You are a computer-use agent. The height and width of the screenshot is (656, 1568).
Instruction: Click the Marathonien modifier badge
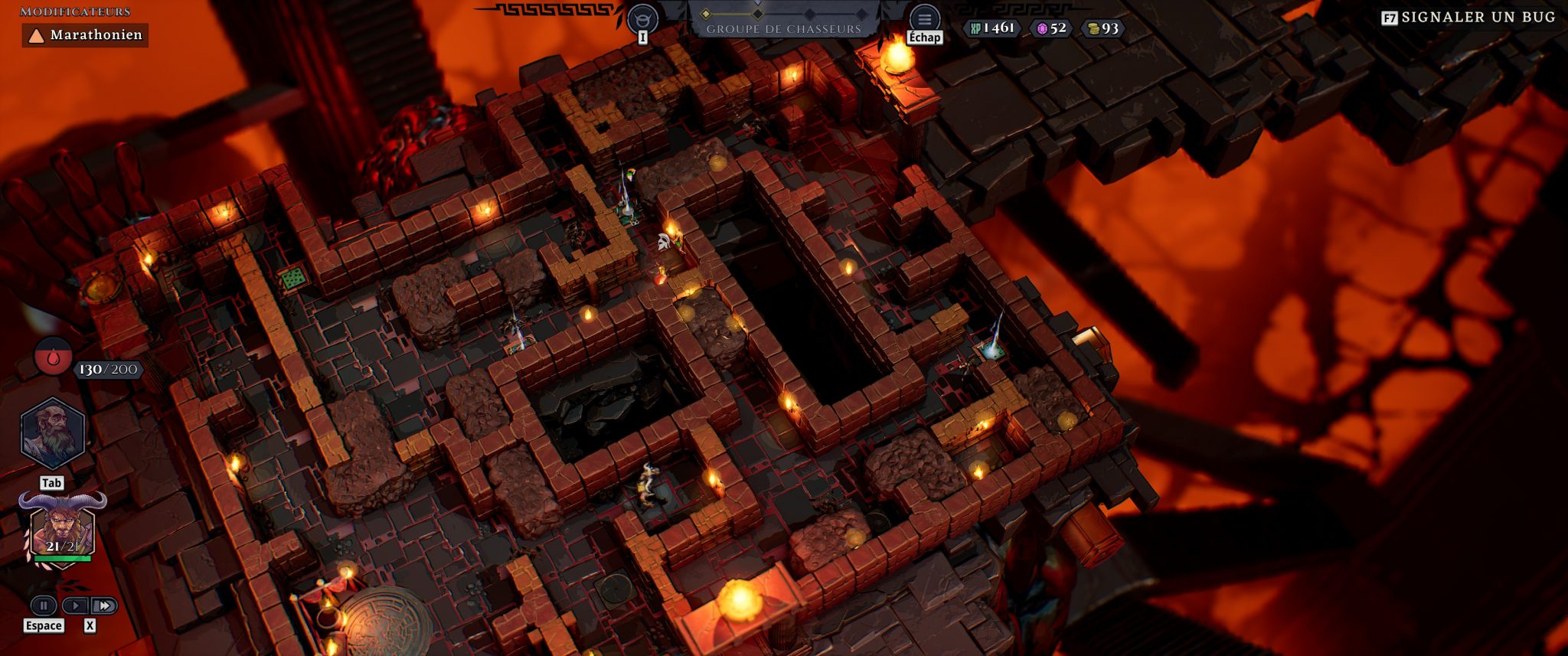point(85,35)
